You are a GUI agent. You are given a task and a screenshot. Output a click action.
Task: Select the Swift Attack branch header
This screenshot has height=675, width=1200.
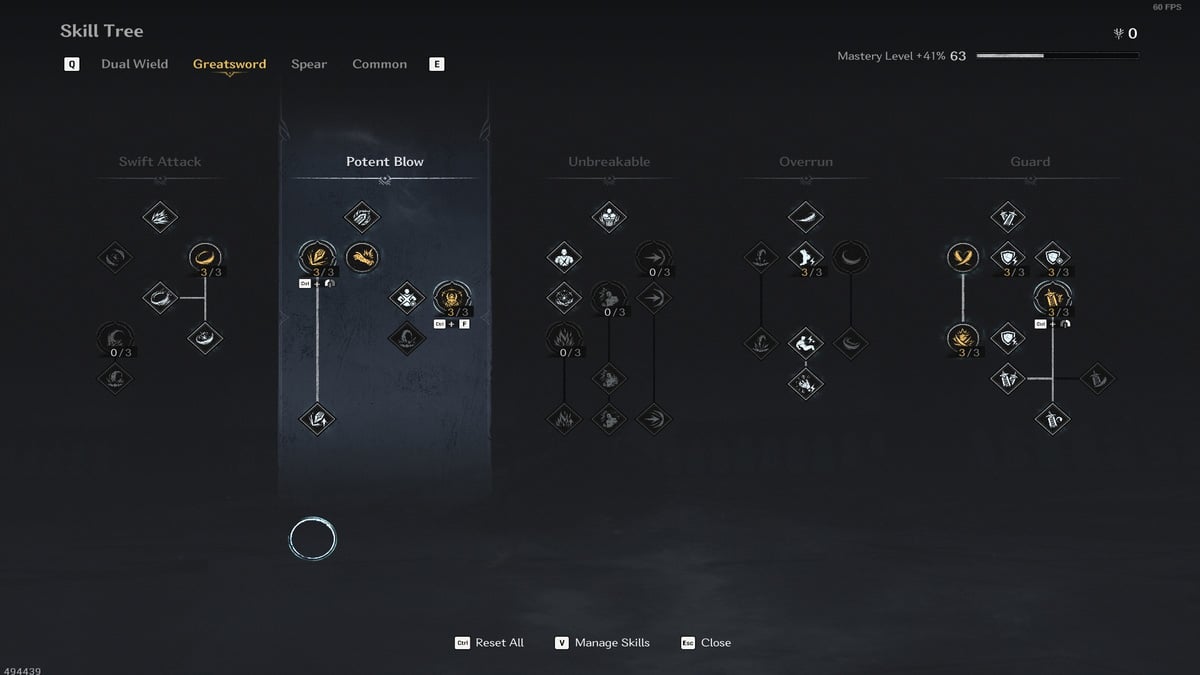pyautogui.click(x=160, y=162)
